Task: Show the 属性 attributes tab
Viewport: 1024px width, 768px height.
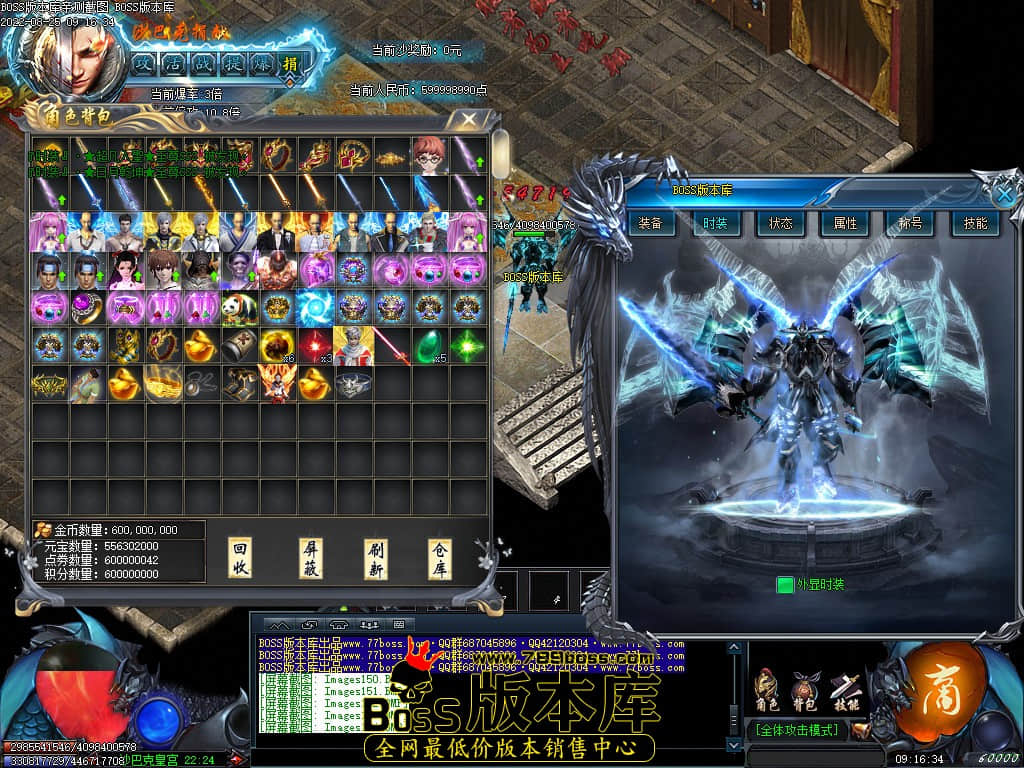Action: point(846,223)
